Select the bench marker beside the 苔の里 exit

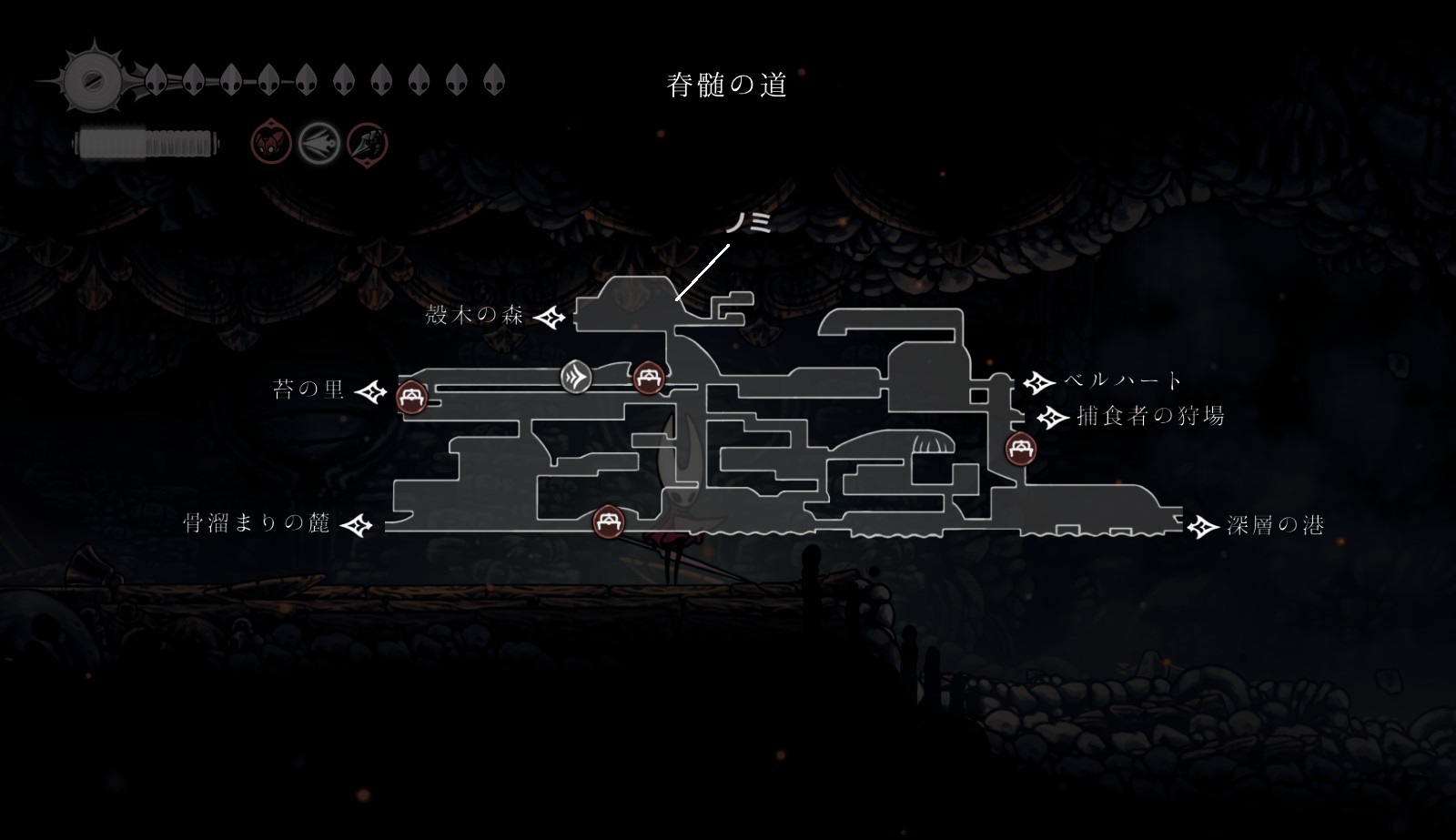click(412, 397)
